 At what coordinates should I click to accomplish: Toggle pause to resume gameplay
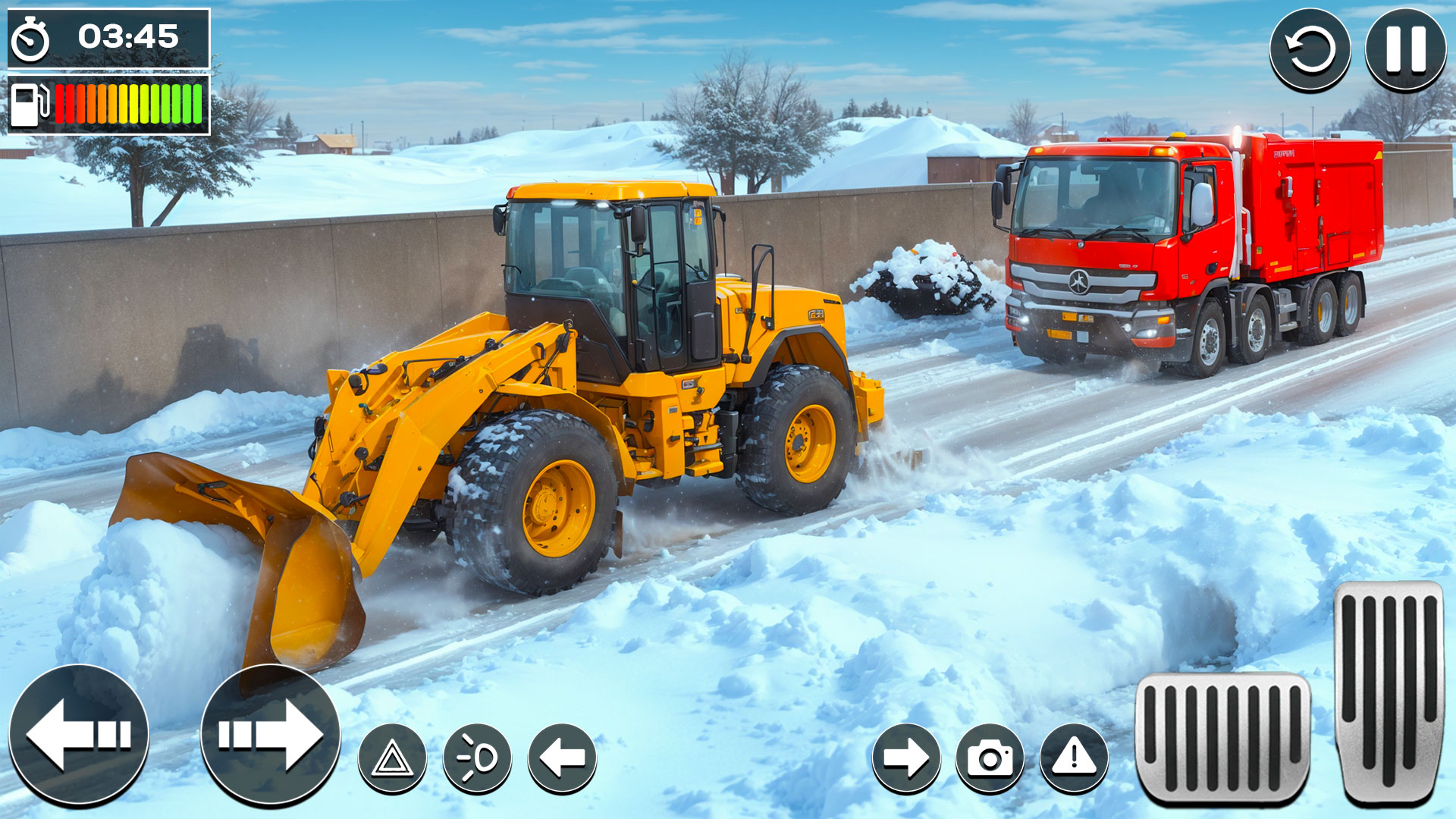tap(1408, 47)
